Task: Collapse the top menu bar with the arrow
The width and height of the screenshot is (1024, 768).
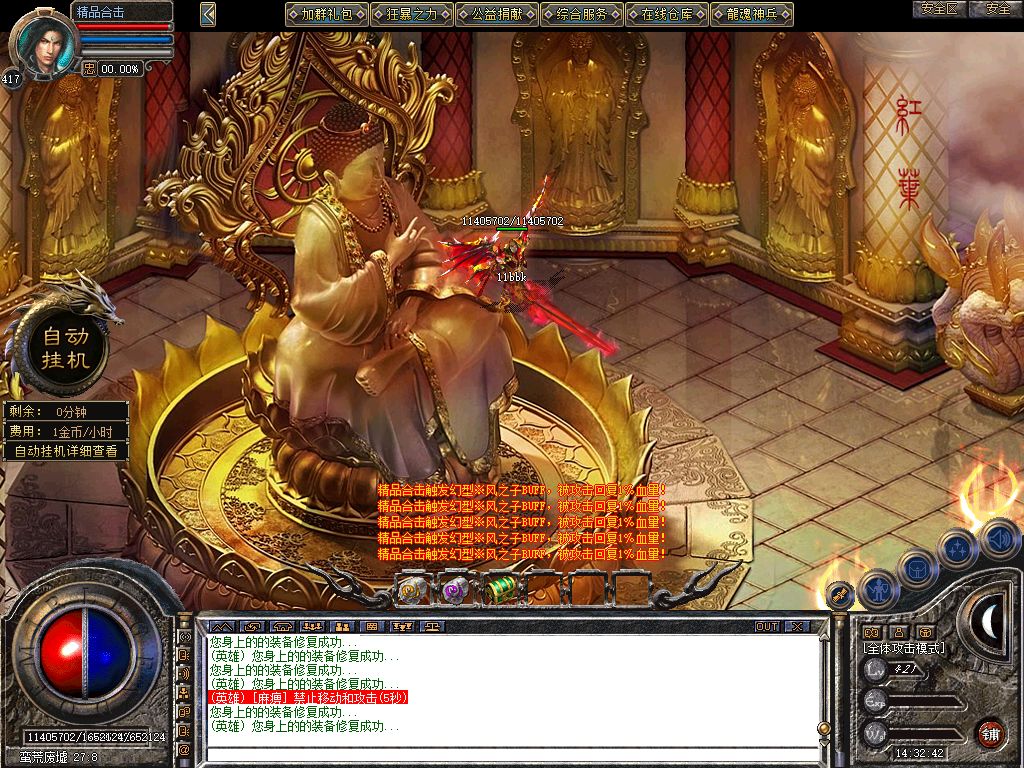Action: [208, 14]
